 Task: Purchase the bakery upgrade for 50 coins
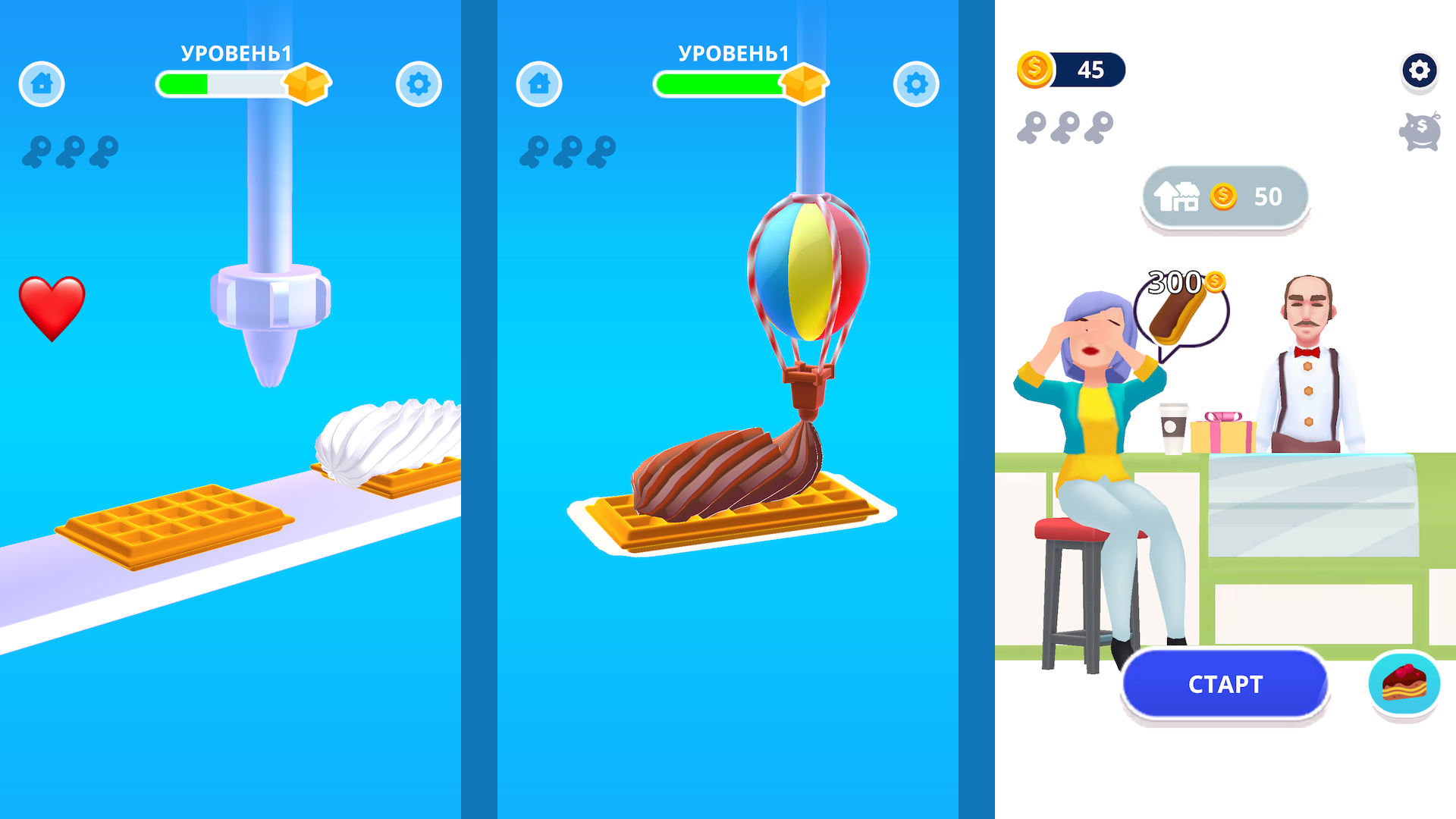point(1223,196)
